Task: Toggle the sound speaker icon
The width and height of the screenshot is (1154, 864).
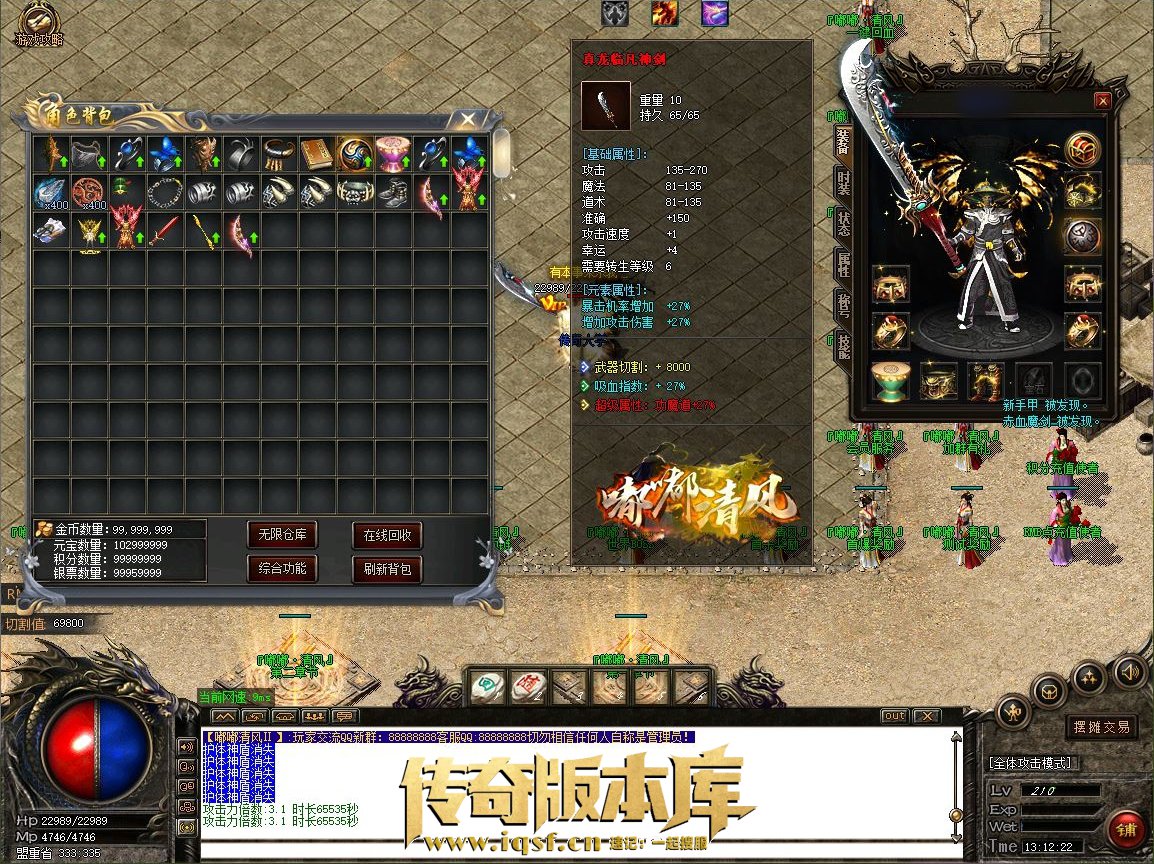Action: (1129, 669)
